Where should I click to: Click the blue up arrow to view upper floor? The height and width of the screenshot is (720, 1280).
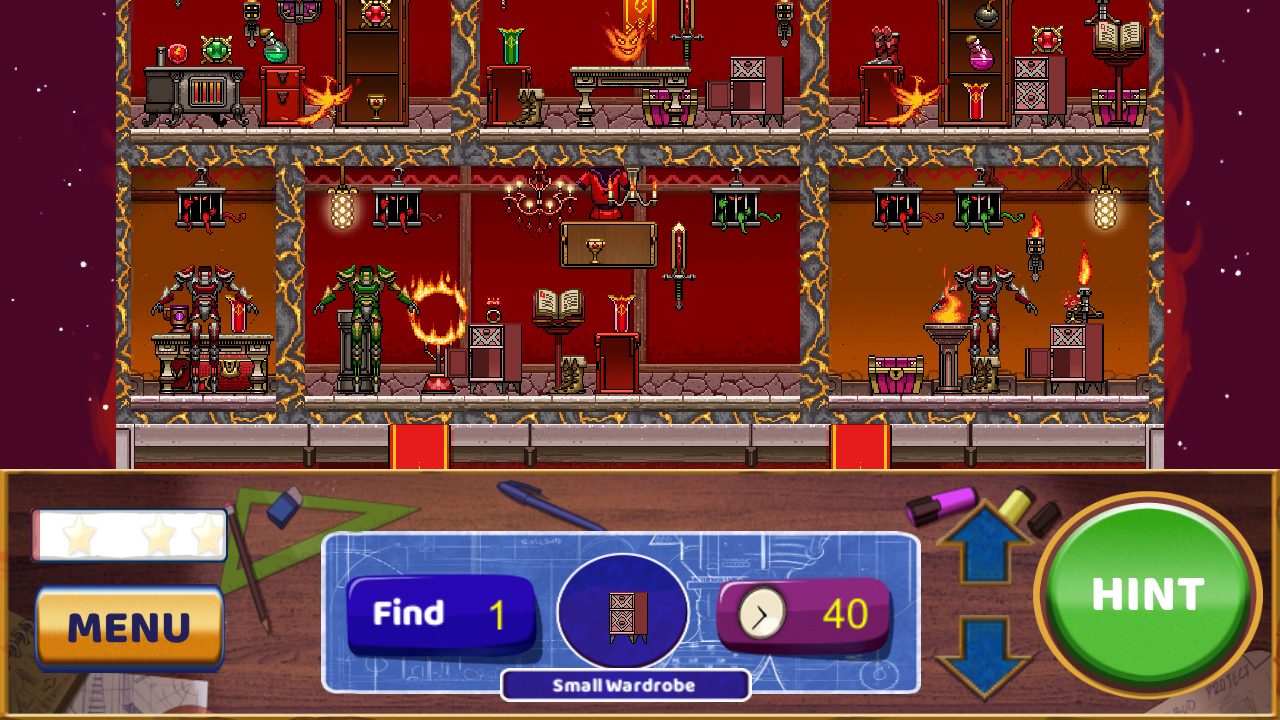tap(985, 540)
